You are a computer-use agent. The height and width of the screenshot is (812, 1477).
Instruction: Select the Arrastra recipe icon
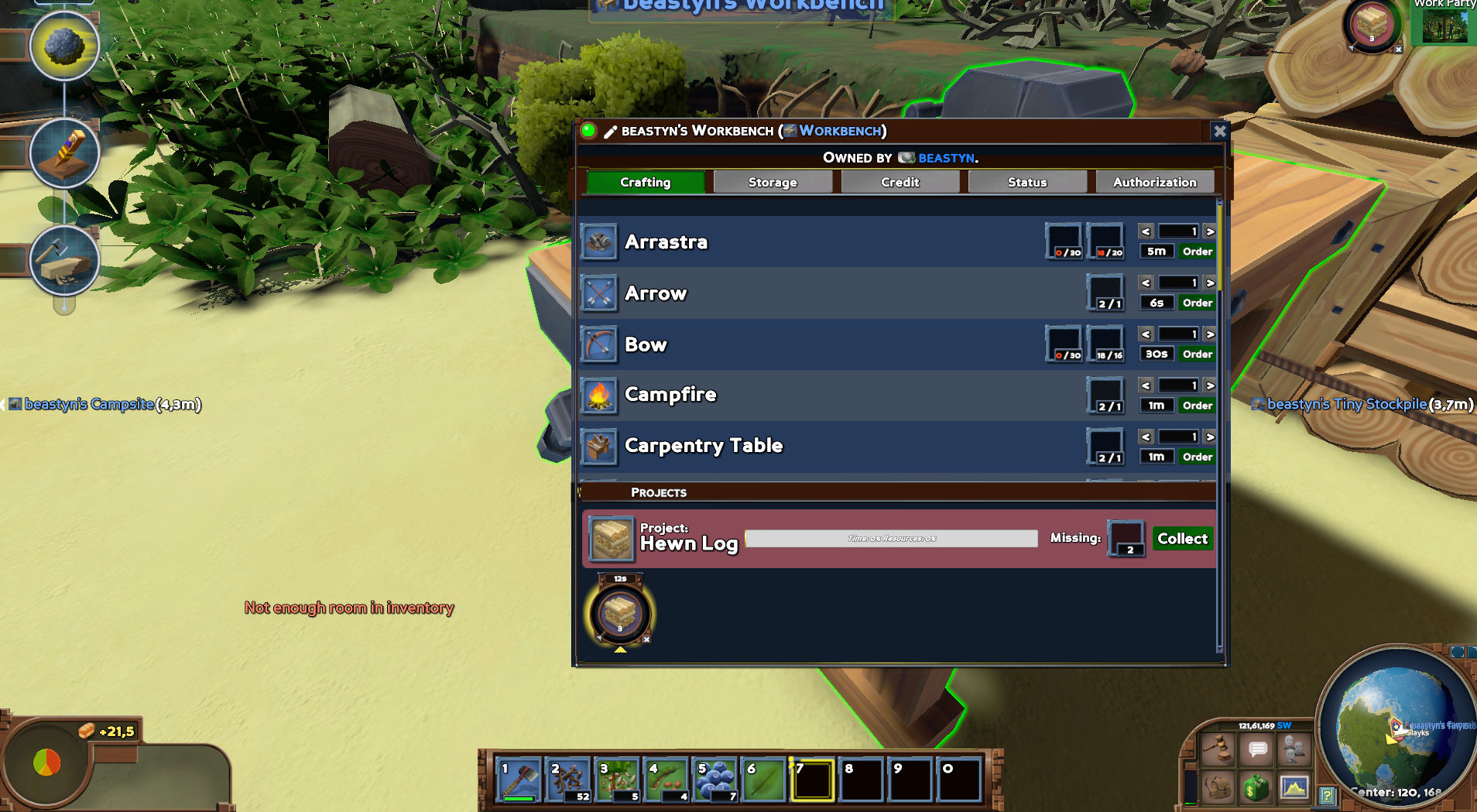(599, 242)
